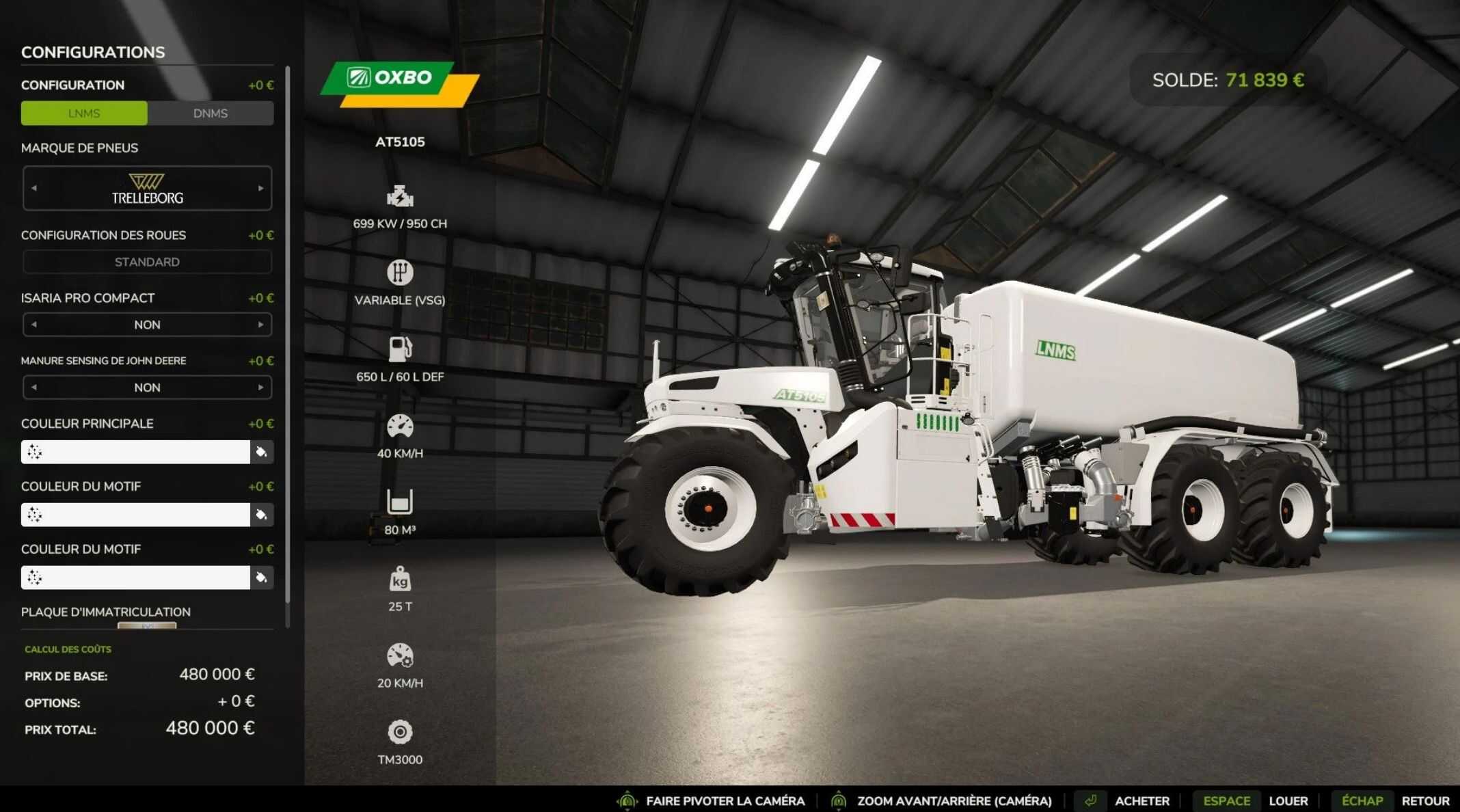Step Isaria Pro Compact option left

34,325
